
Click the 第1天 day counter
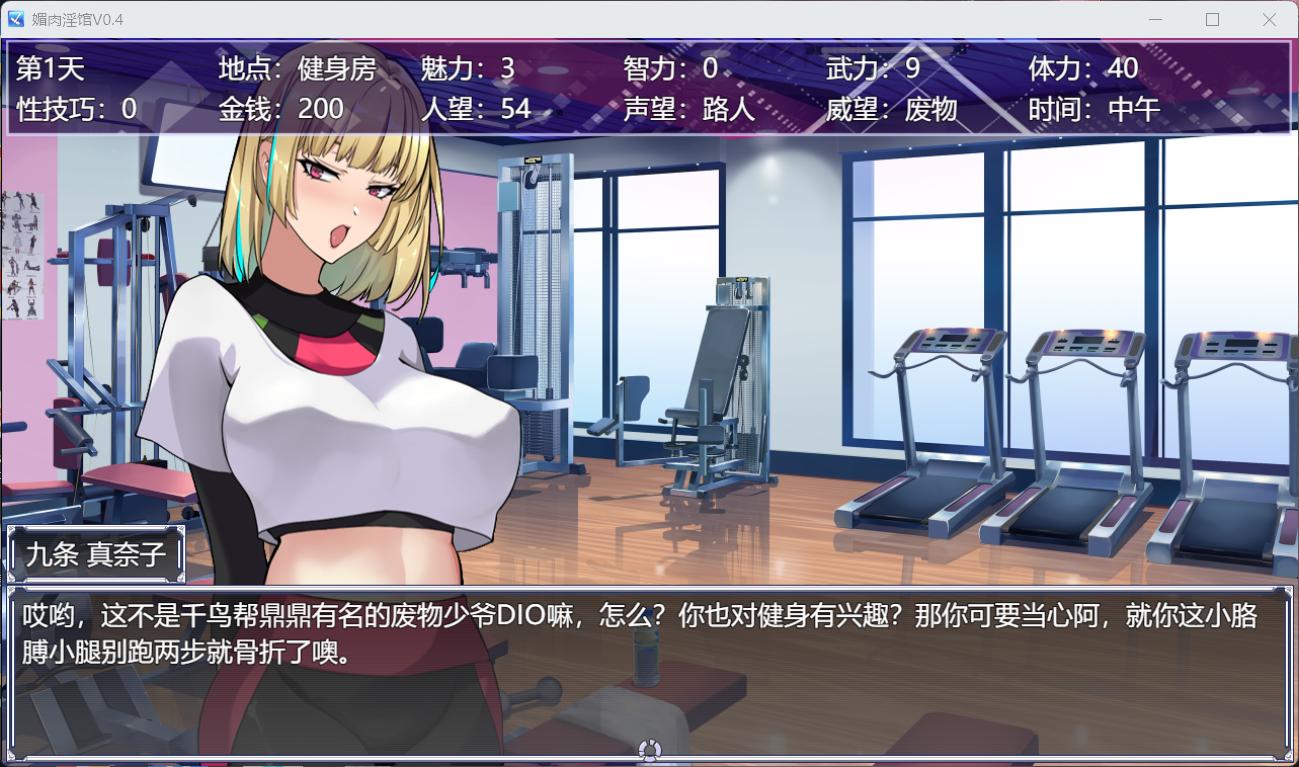50,68
